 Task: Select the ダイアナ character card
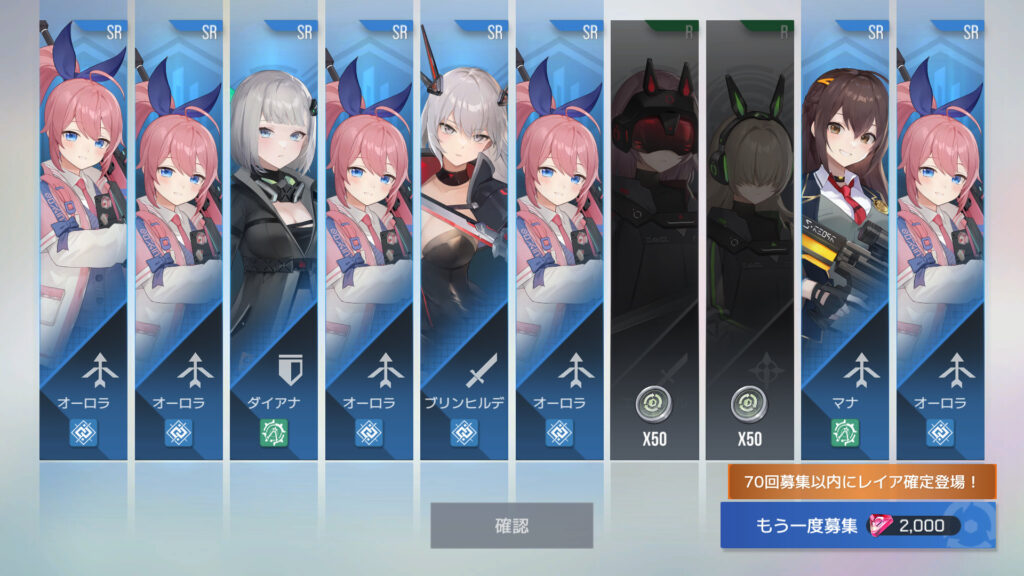(x=273, y=240)
